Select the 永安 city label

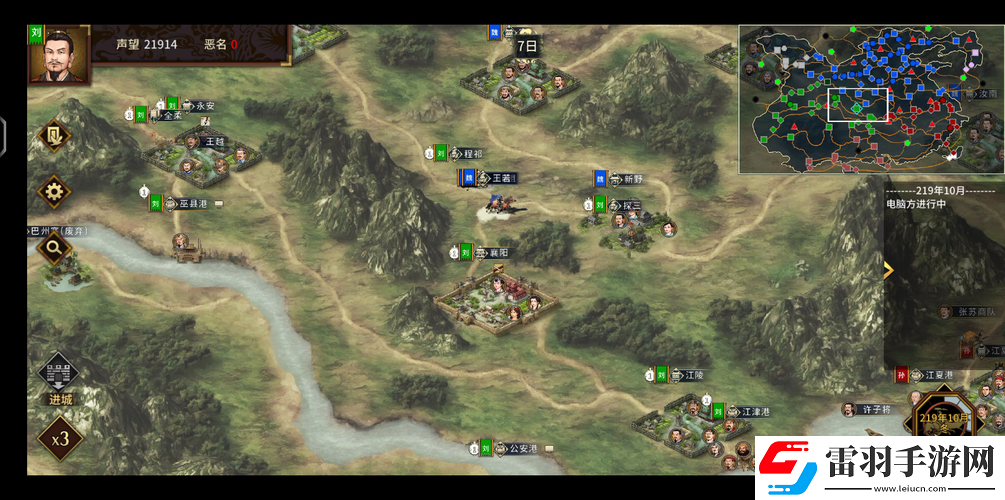tap(204, 105)
